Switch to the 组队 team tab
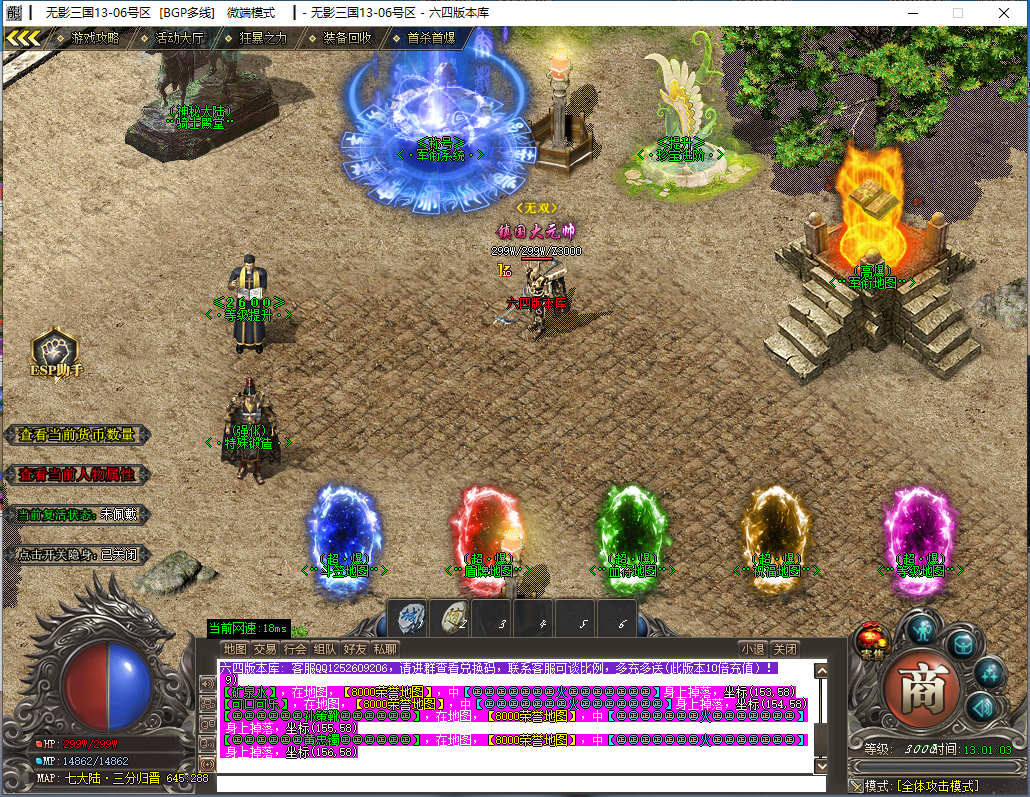This screenshot has width=1030, height=797. 325,649
